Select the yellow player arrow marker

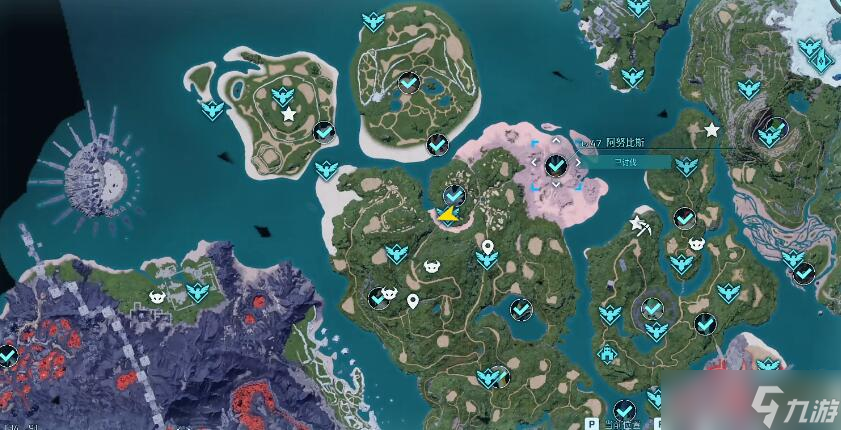click(x=447, y=212)
